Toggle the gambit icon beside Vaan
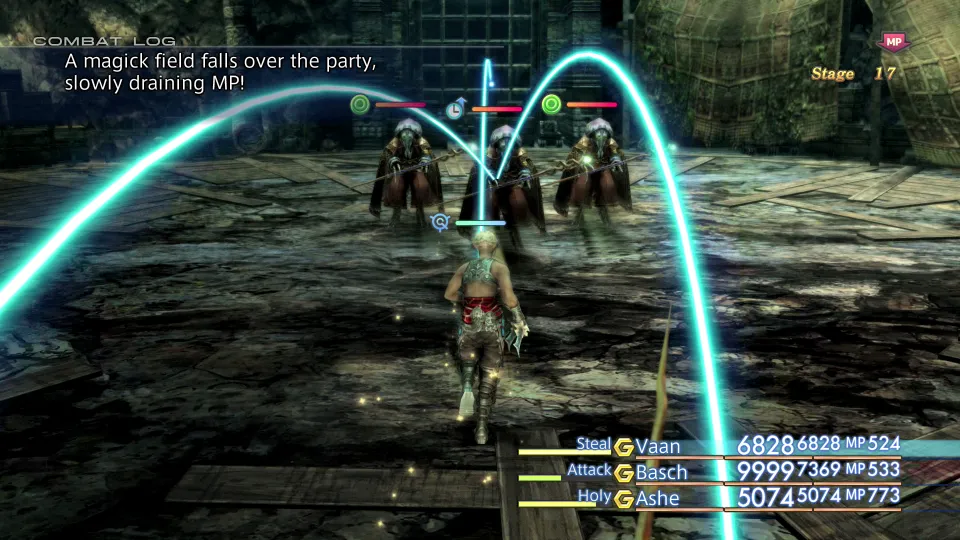 [x=624, y=447]
